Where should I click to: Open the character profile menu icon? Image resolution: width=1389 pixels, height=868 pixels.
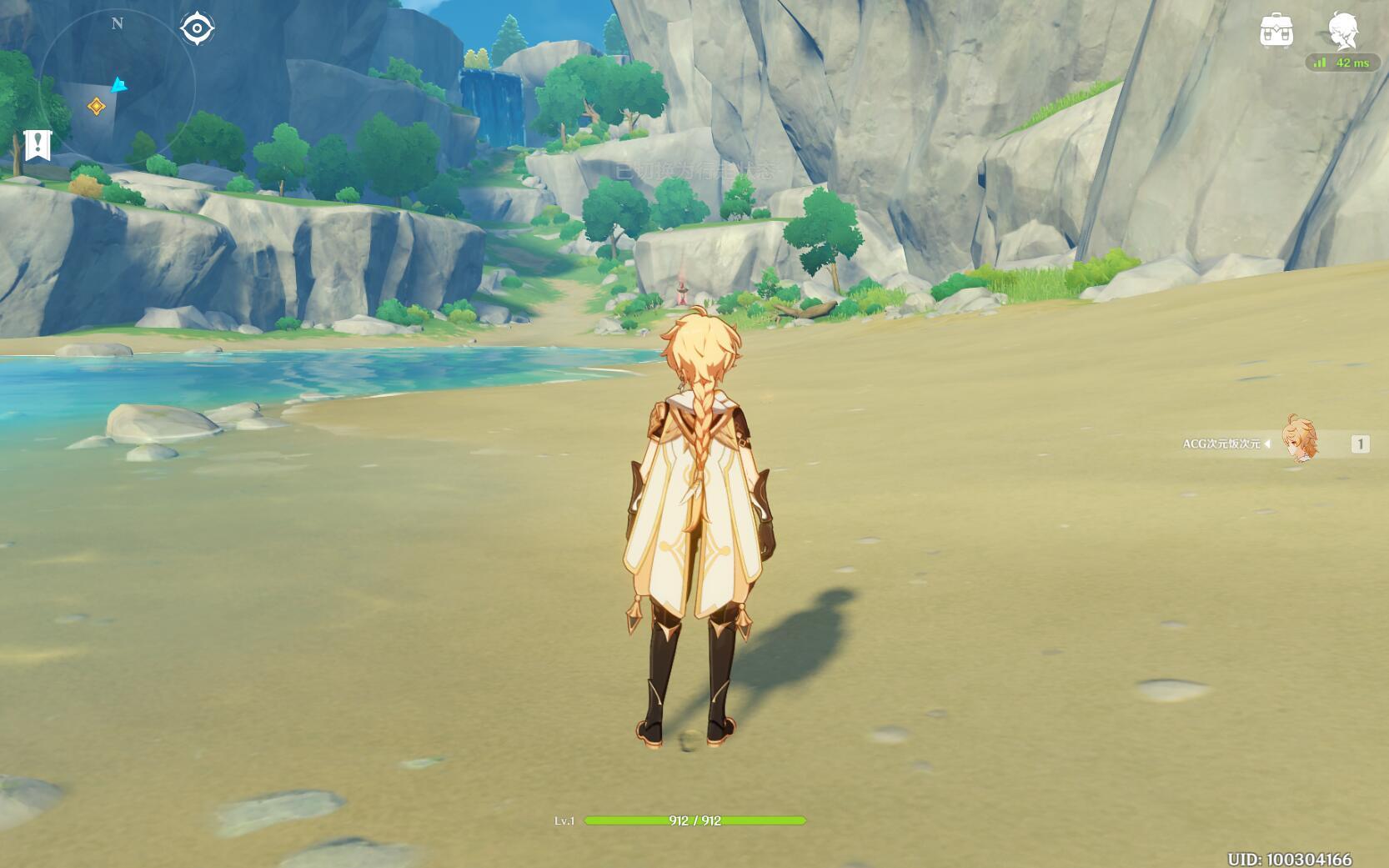tap(1342, 31)
